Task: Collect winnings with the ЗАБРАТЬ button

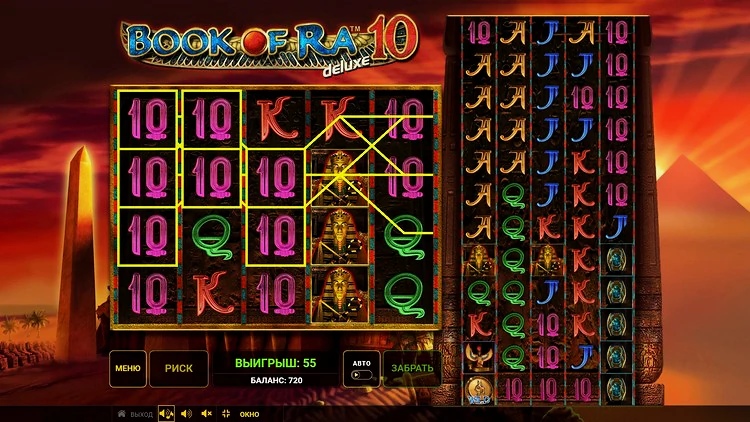Action: coord(412,368)
